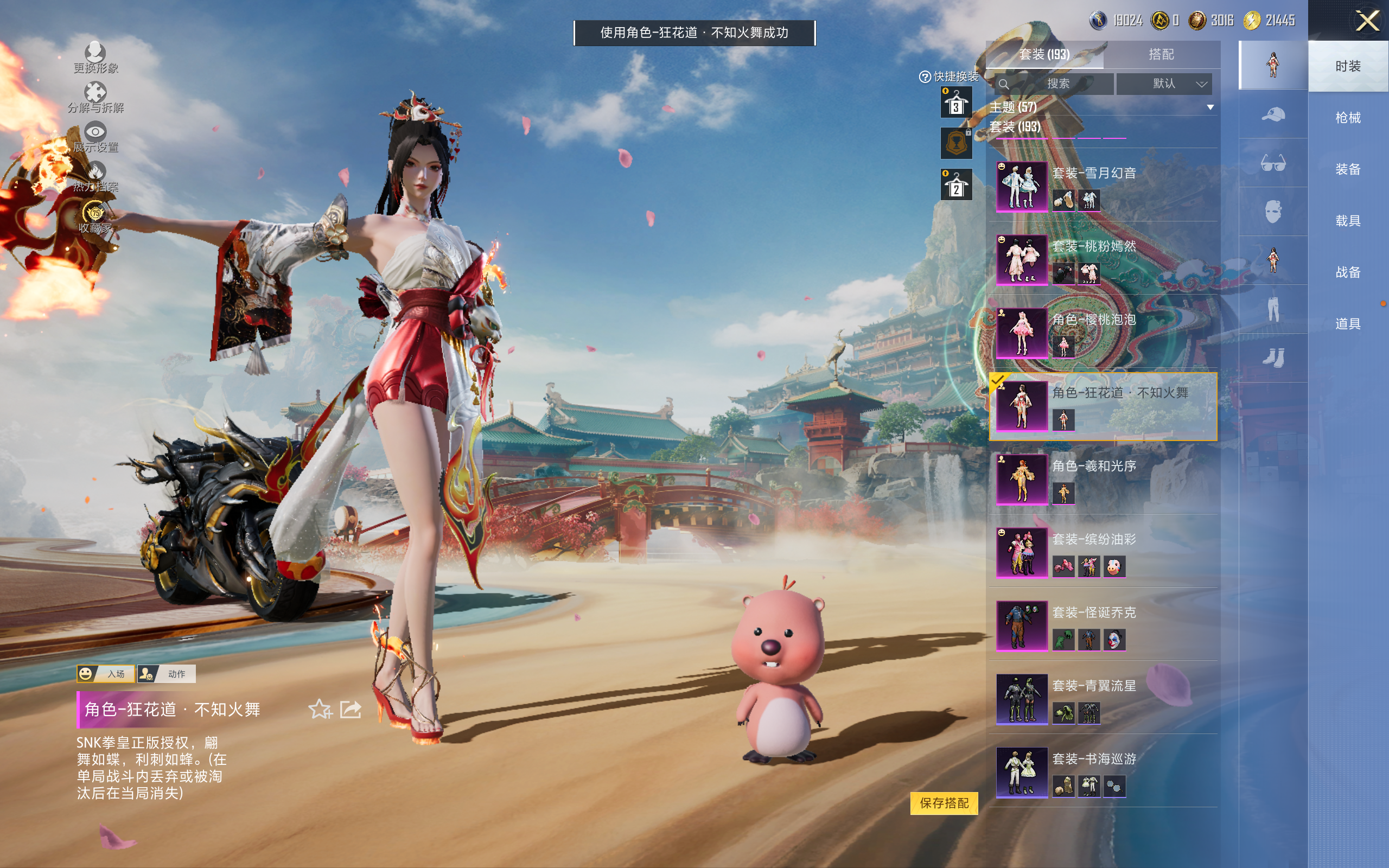The image size is (1389, 868).
Task: Open the 枪械 weapons category
Action: [x=1347, y=118]
